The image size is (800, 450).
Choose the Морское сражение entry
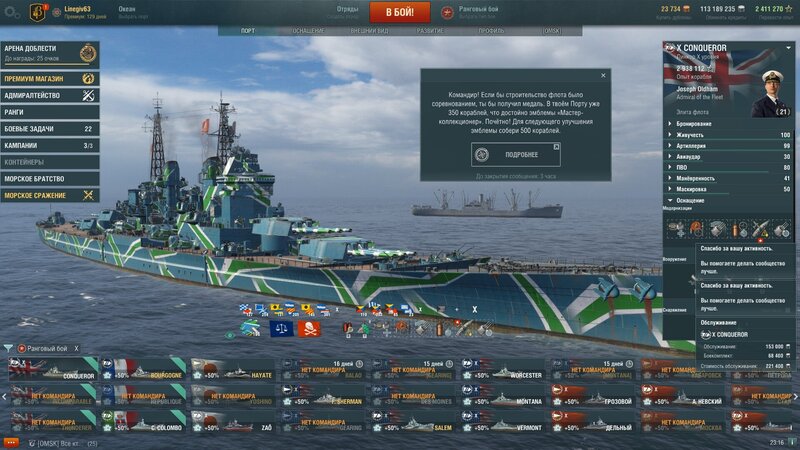tap(49, 195)
